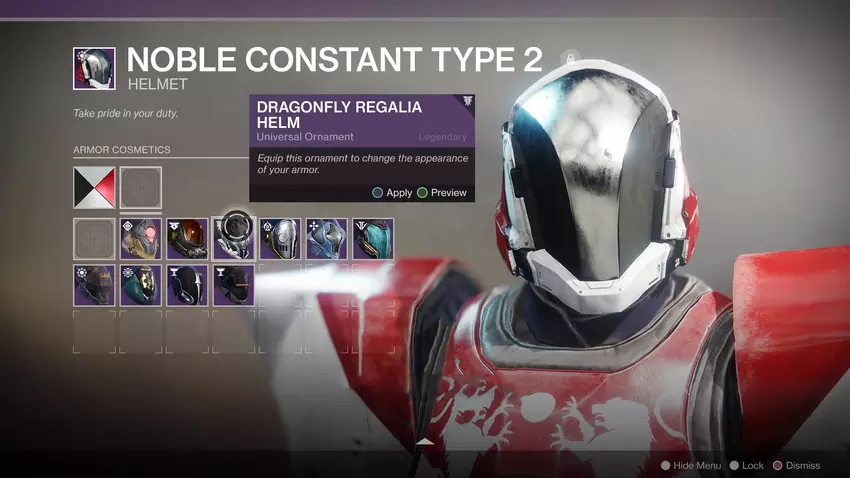Pick the silver knight-style helmet ornament
The width and height of the screenshot is (850, 478).
280,239
